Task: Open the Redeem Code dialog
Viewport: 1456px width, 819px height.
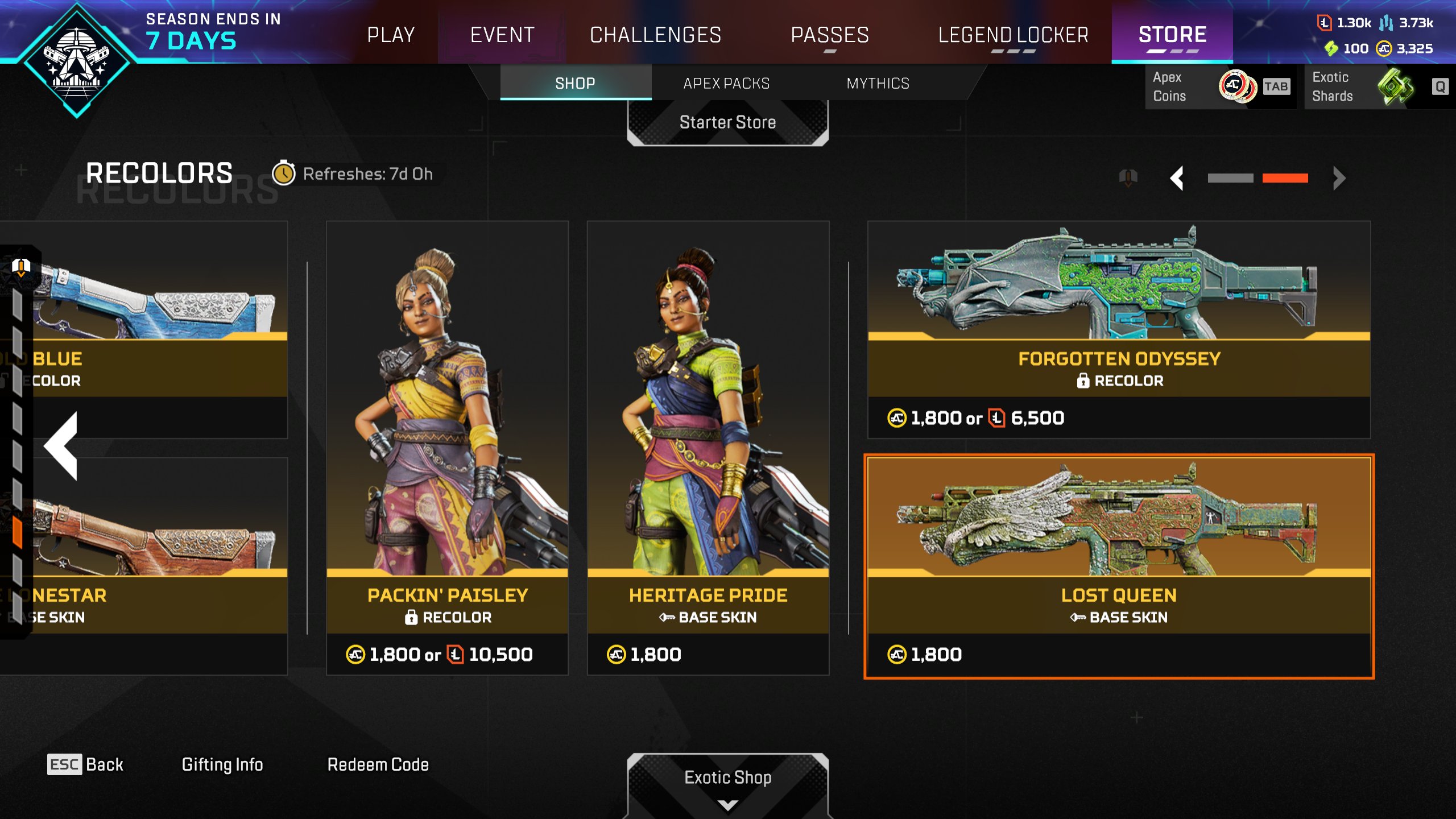Action: 378,764
